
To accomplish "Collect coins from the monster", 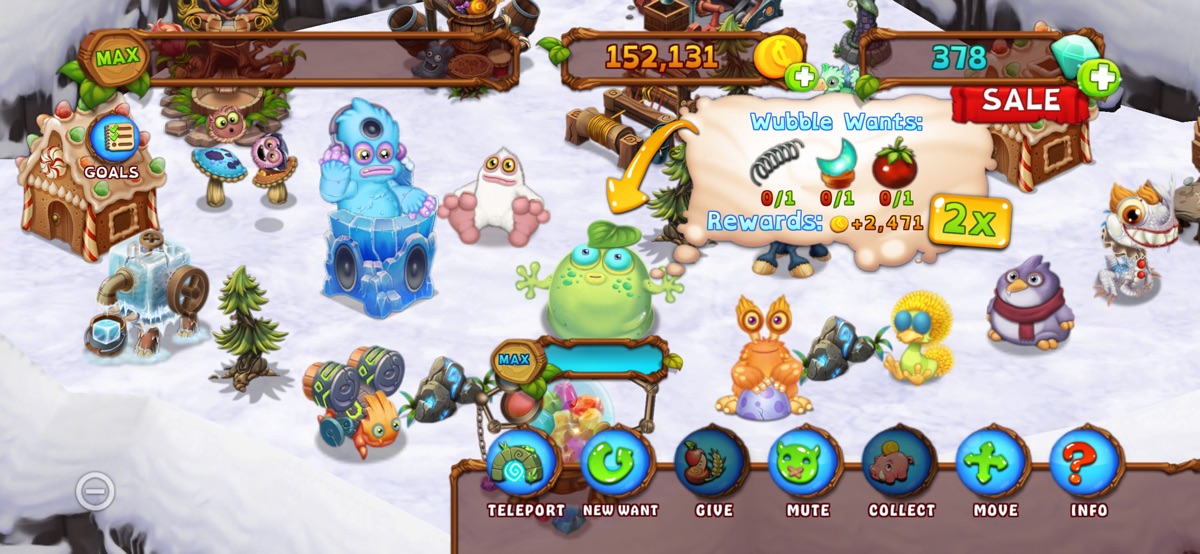I will (x=901, y=465).
